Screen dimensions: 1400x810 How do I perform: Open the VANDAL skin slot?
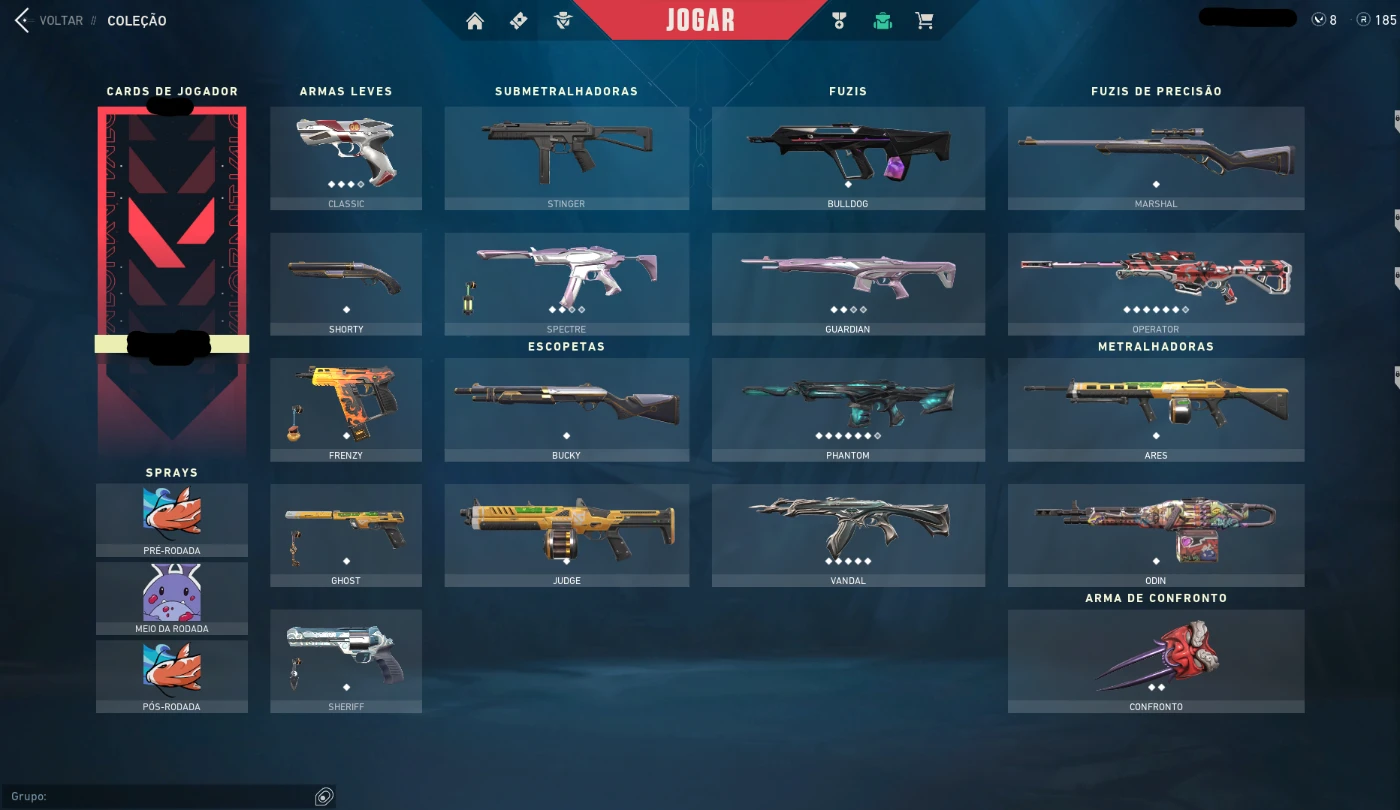click(848, 535)
